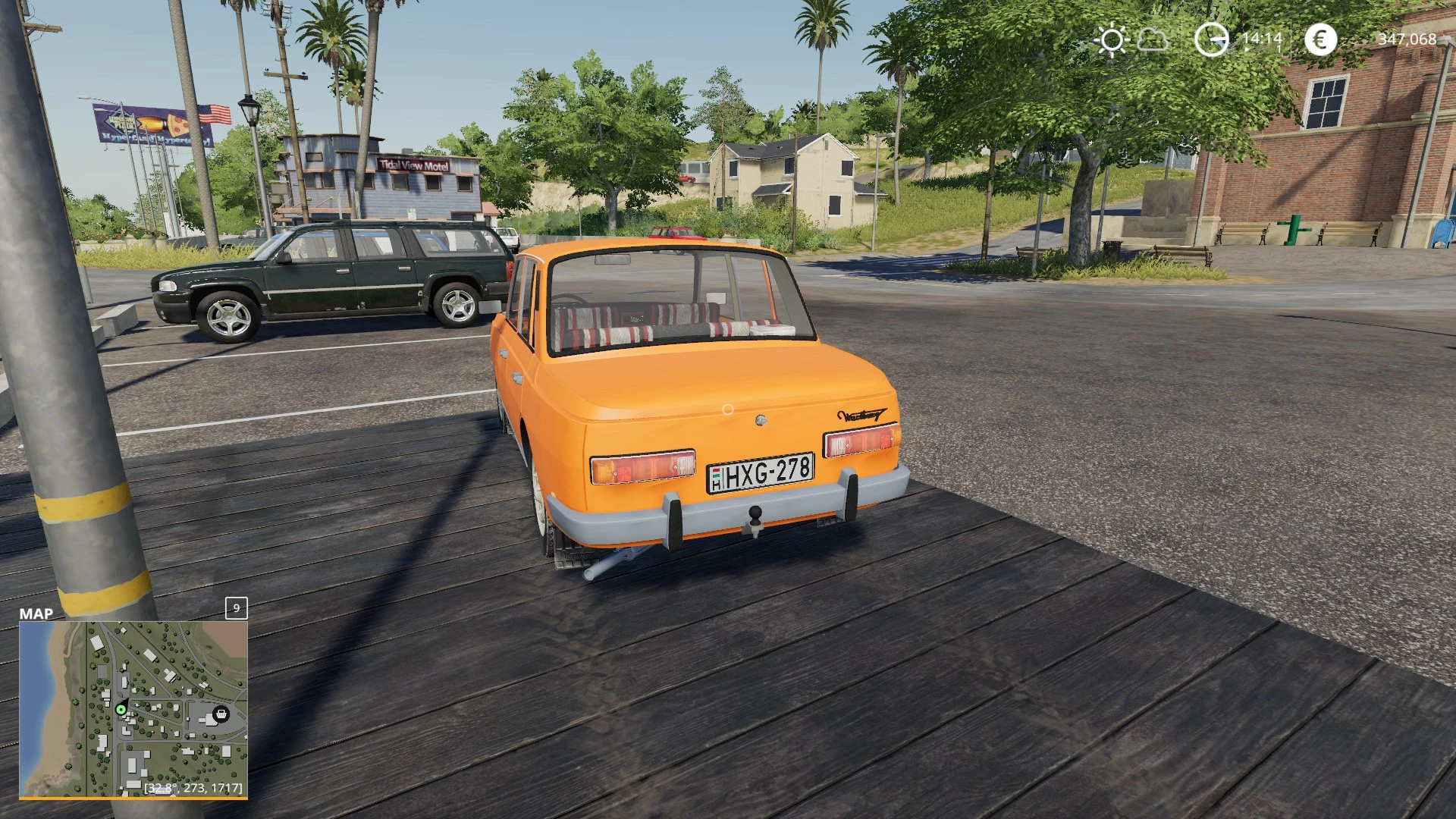This screenshot has height=819, width=1456.
Task: Click the sunny weather icon
Action: (1112, 39)
